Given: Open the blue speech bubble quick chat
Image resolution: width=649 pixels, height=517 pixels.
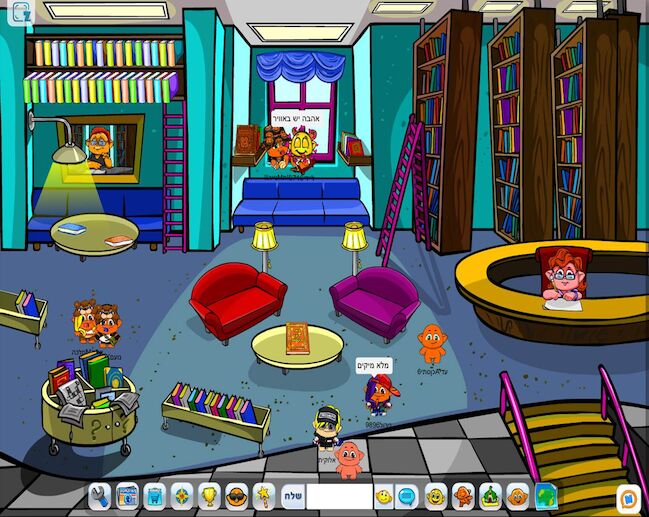Looking at the screenshot, I should click(x=407, y=495).
